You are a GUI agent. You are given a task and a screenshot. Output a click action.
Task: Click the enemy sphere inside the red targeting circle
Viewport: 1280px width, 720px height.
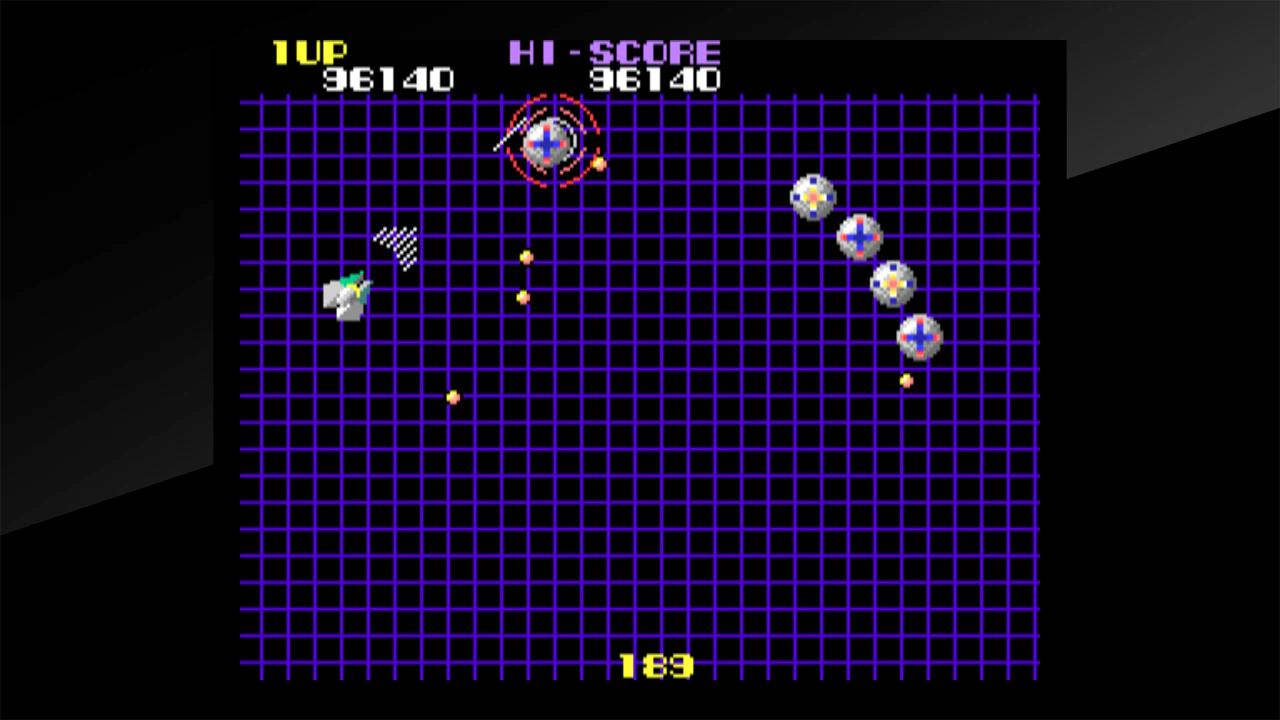548,145
